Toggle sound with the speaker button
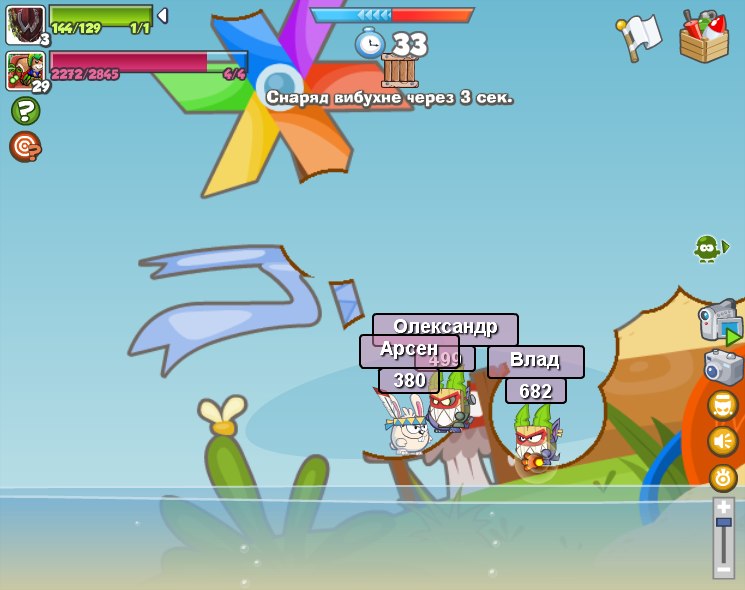The height and width of the screenshot is (590, 745). (x=723, y=441)
